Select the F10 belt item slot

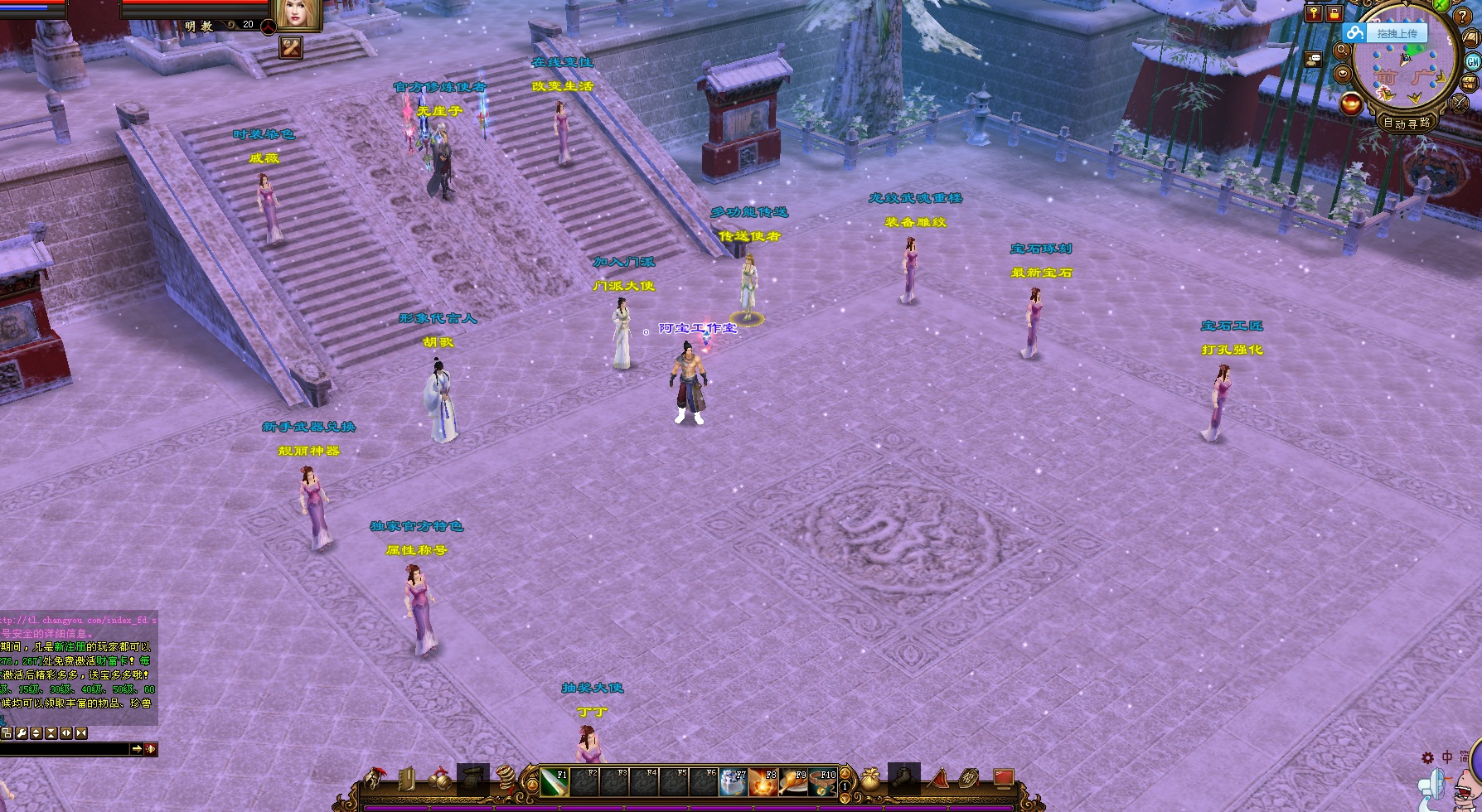822,782
